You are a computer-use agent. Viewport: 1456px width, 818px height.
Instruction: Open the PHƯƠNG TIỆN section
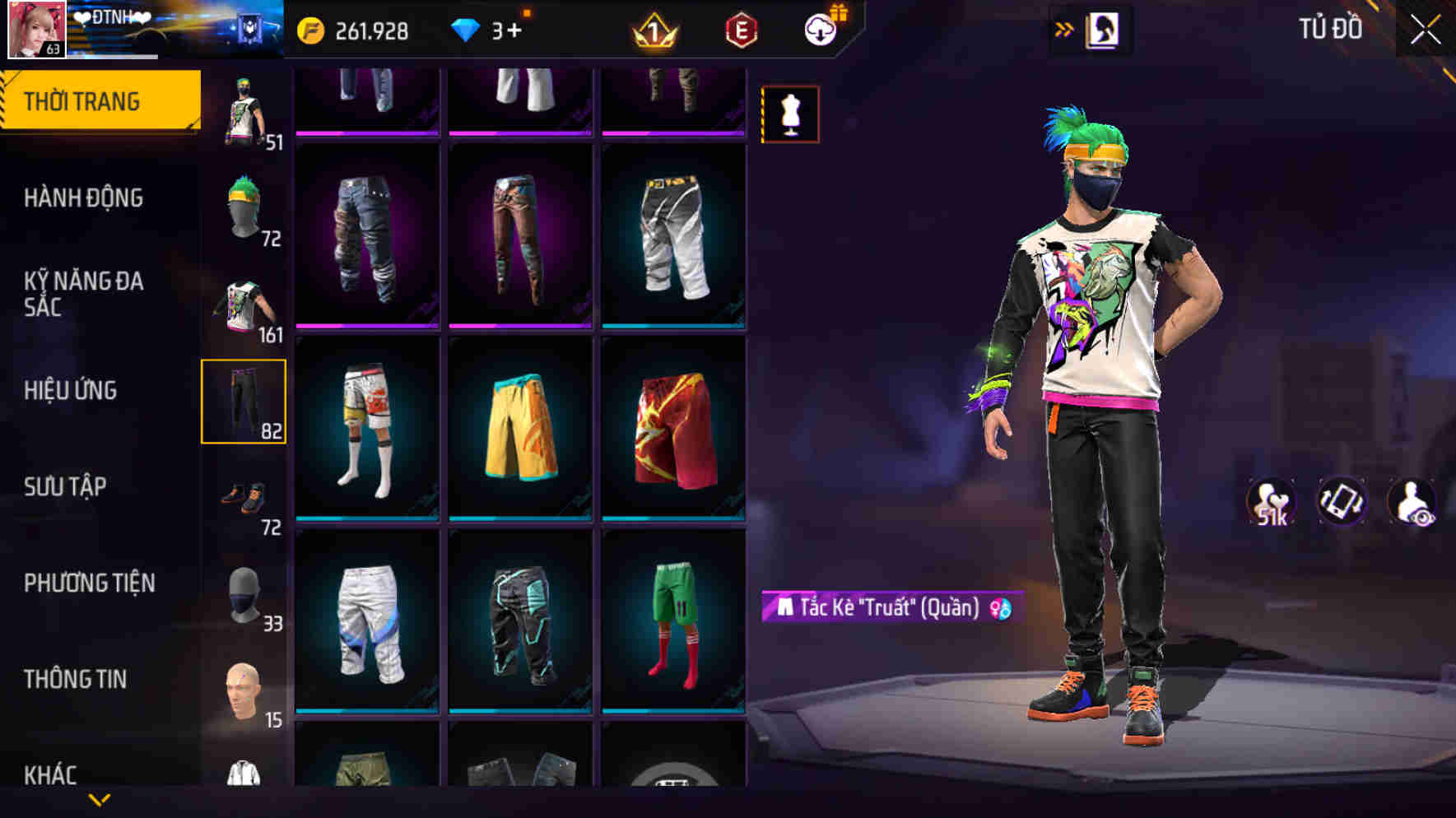tap(91, 583)
